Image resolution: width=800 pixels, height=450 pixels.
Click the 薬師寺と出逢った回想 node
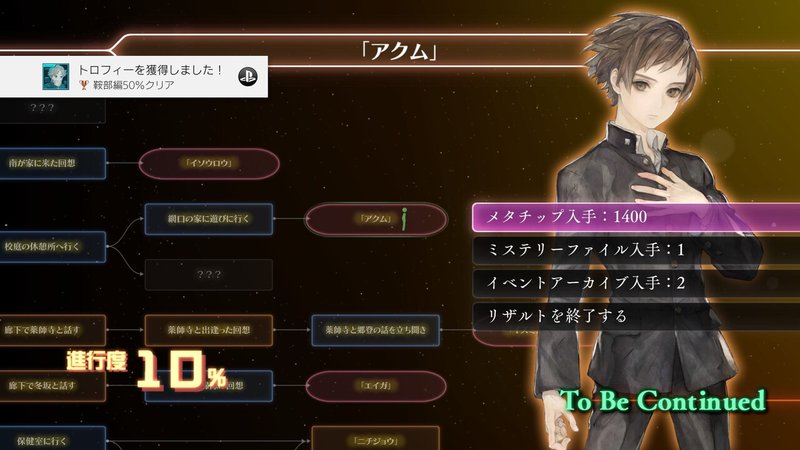209,328
